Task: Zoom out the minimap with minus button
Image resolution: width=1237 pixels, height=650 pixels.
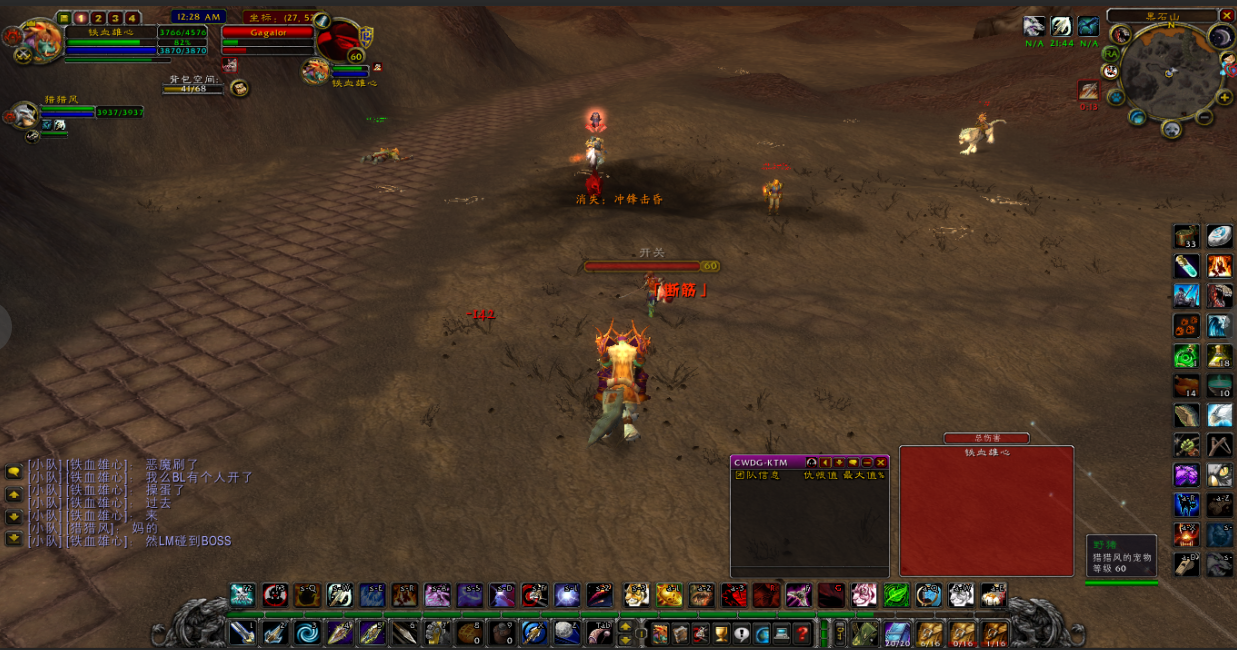Action: coord(1204,116)
